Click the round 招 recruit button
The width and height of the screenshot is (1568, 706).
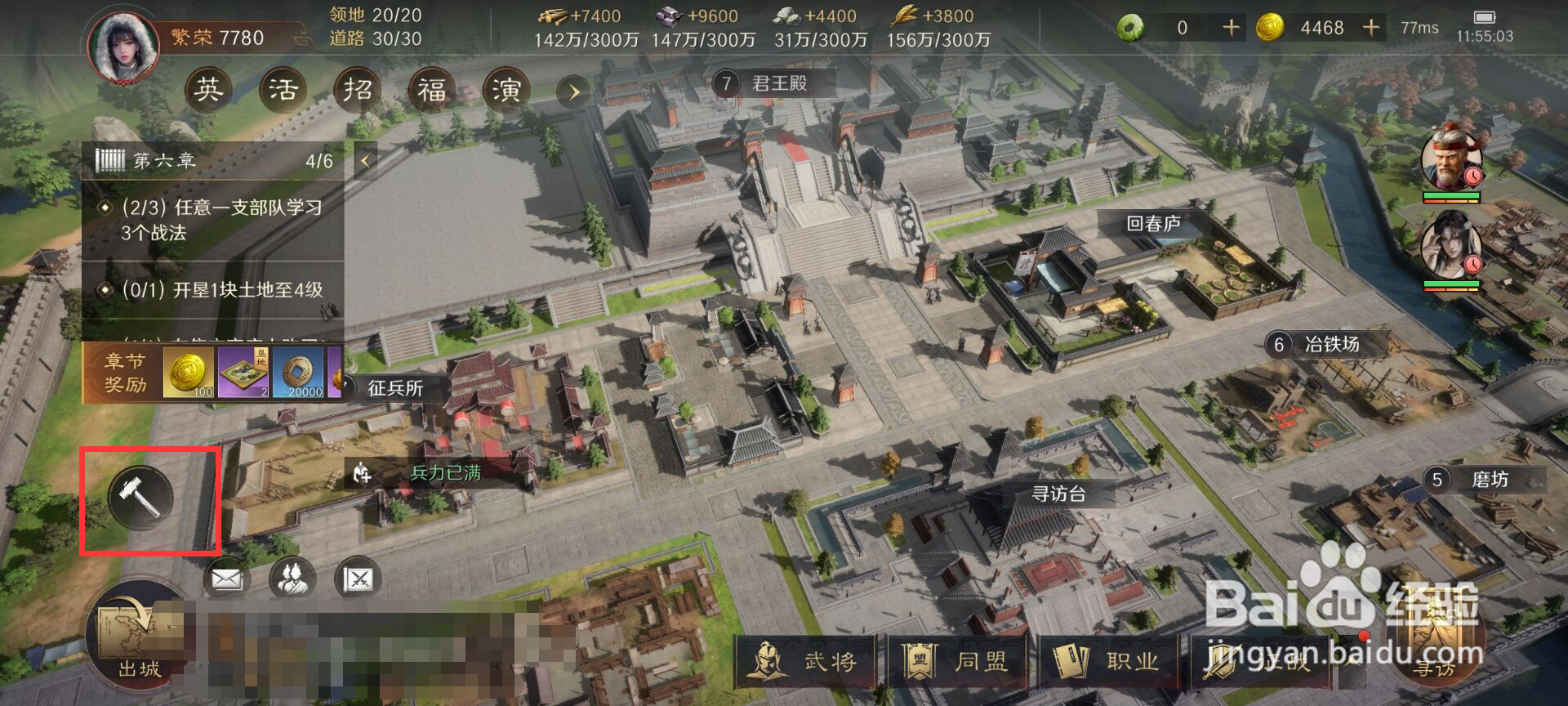[357, 89]
